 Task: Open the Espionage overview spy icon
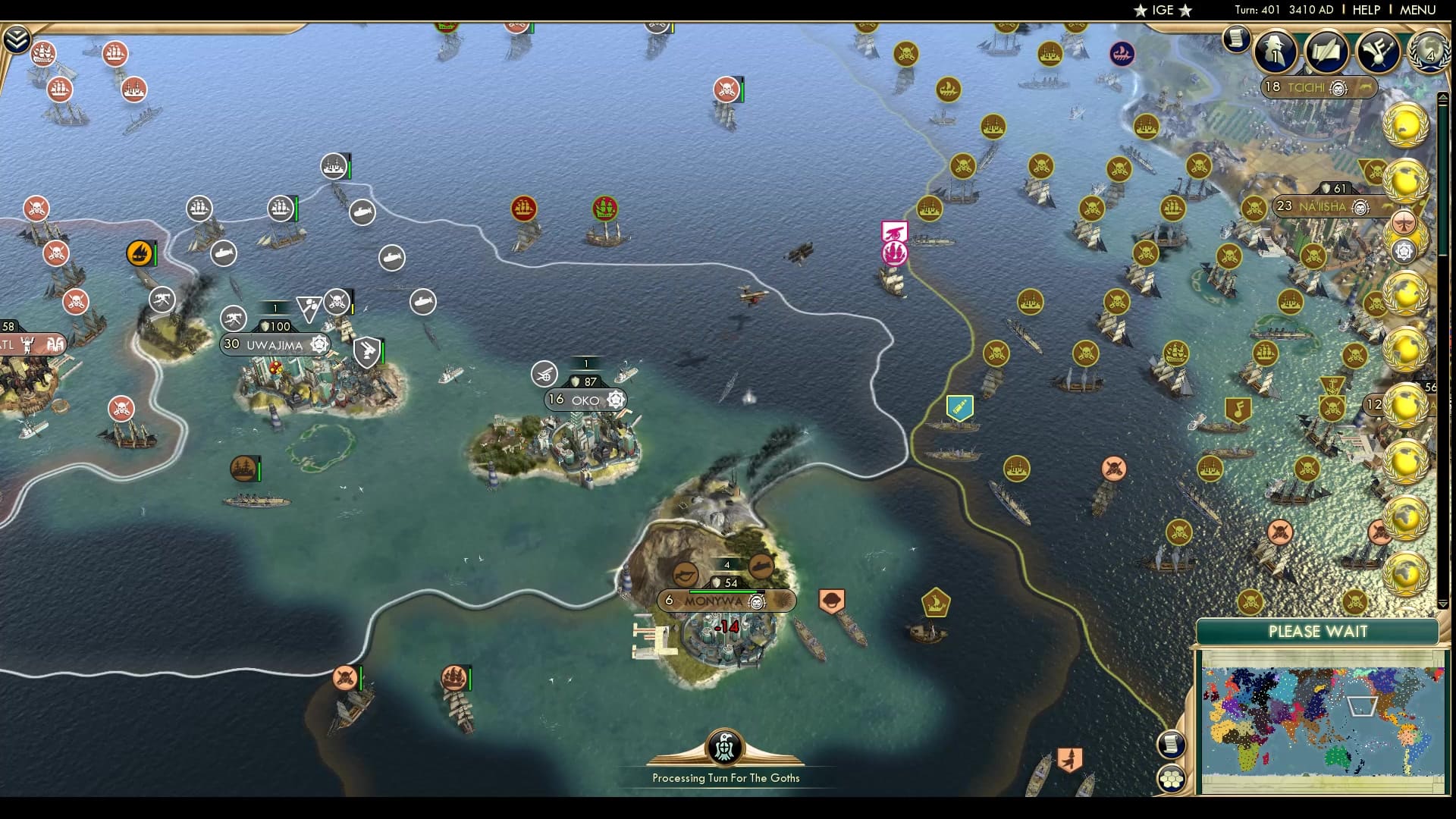pyautogui.click(x=1276, y=52)
